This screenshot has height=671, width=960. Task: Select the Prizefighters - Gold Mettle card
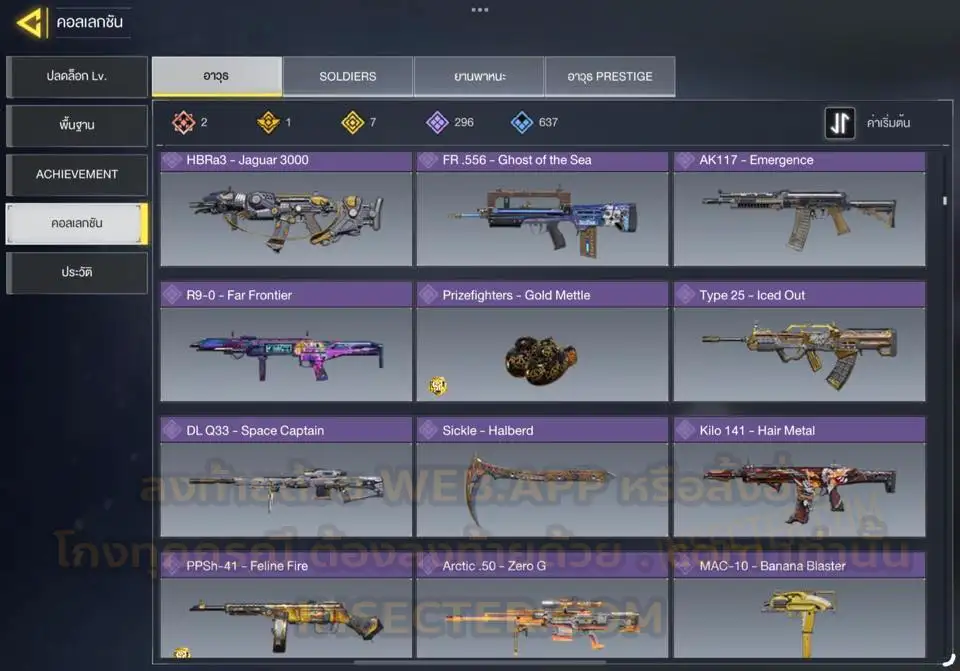(542, 343)
